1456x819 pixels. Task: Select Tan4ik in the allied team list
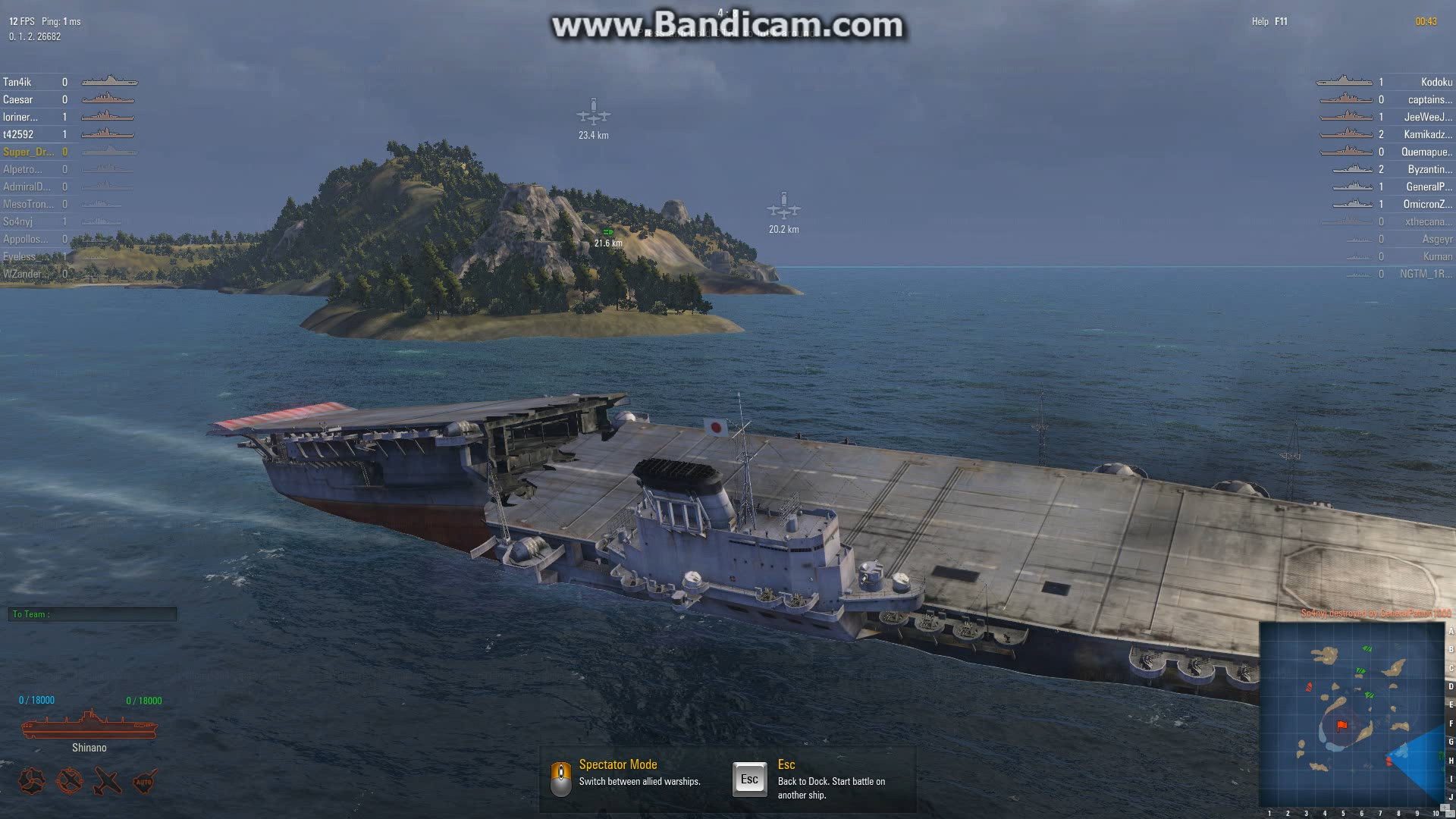pos(17,82)
